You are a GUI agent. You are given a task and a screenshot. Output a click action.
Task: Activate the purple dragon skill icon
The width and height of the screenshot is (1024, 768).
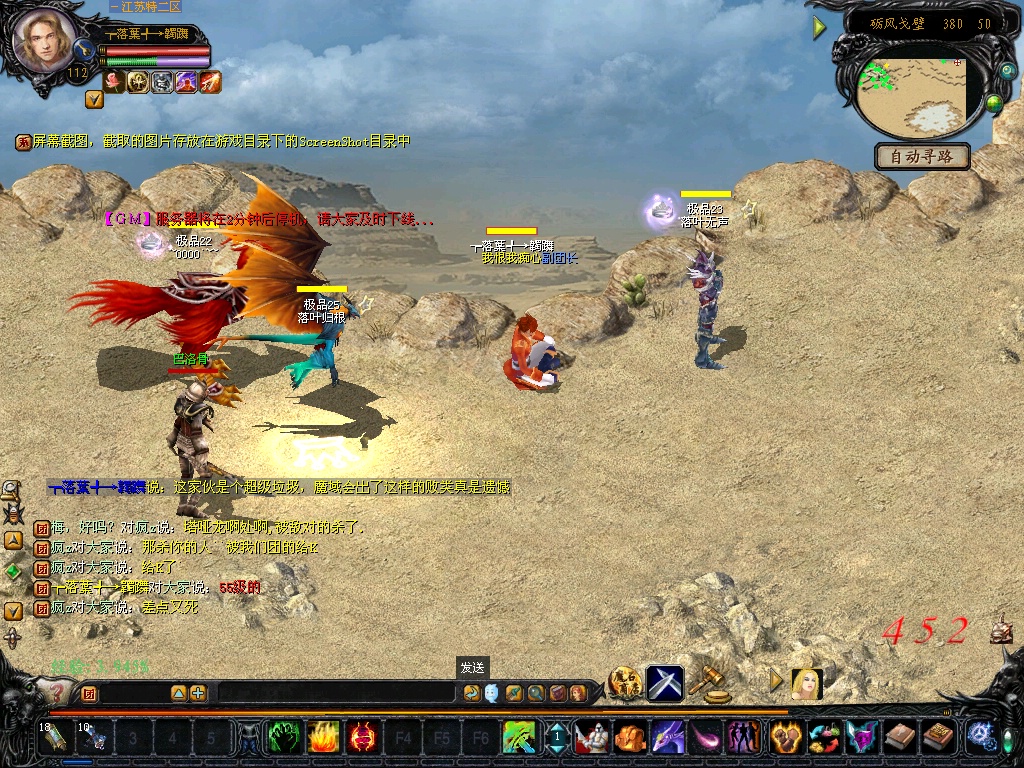[668, 738]
